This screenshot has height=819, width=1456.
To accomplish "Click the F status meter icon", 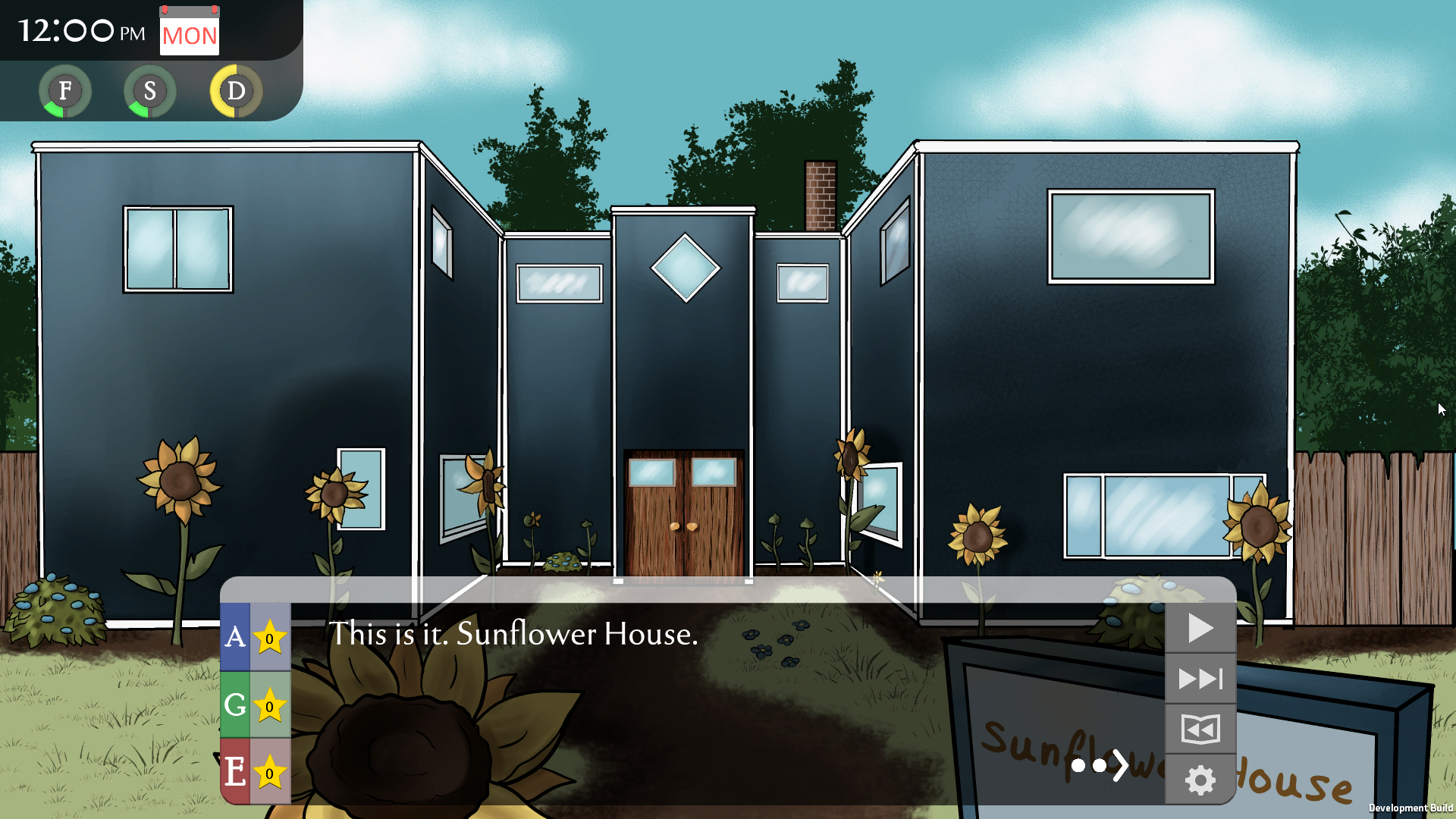I will (65, 91).
